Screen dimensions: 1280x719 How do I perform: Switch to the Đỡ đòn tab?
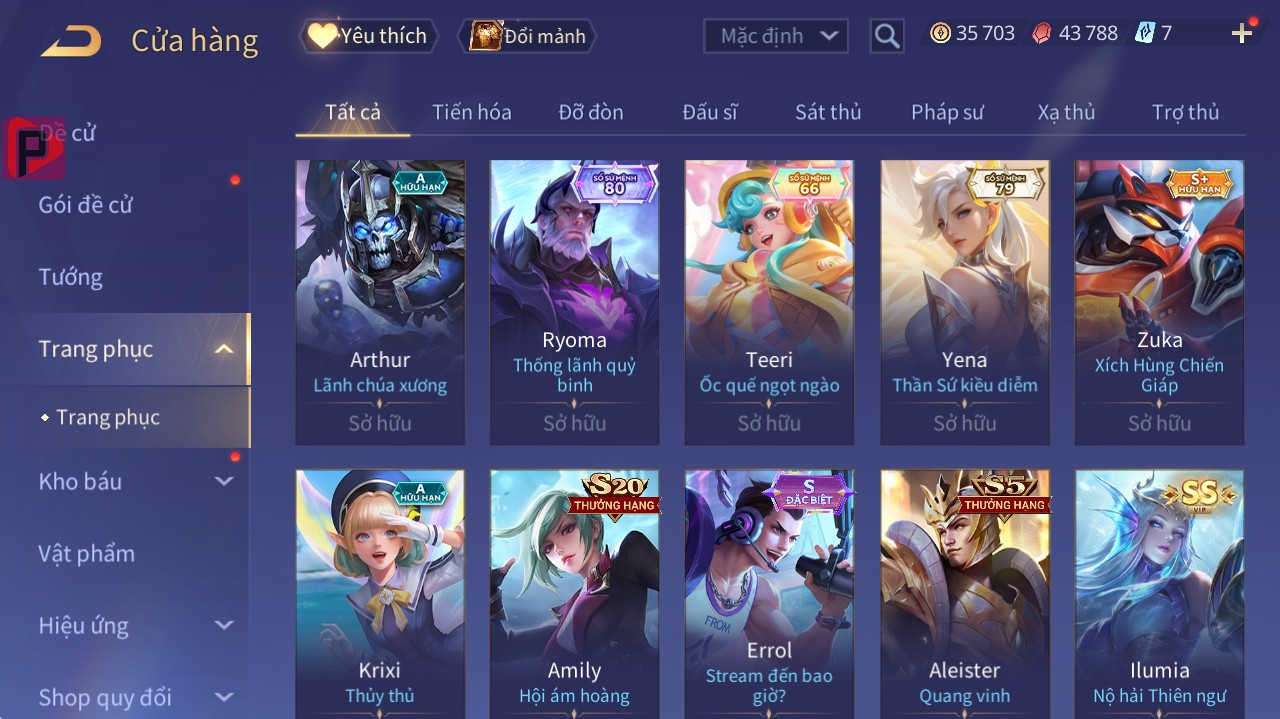click(590, 112)
